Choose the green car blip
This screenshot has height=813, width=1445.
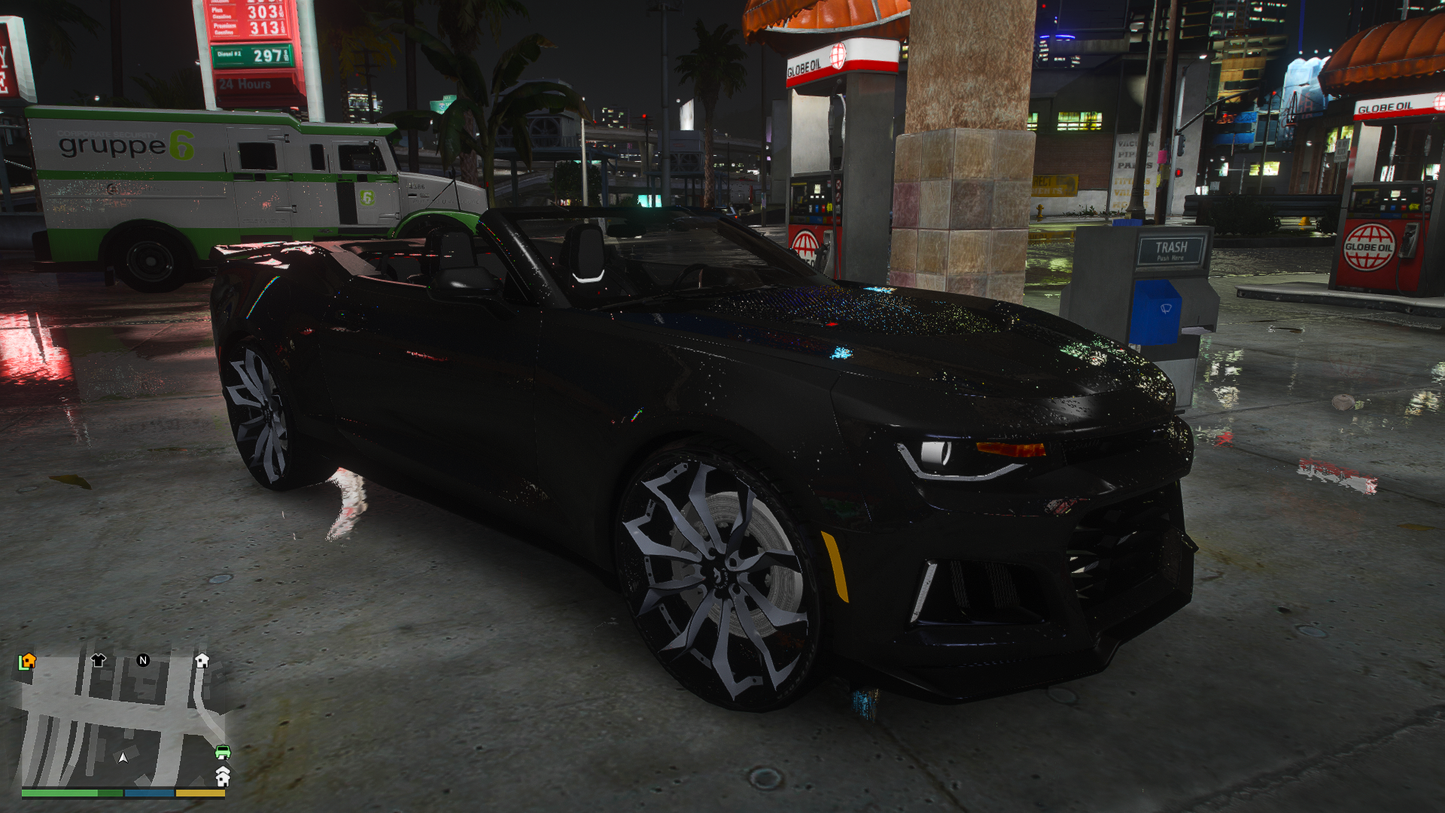click(222, 752)
